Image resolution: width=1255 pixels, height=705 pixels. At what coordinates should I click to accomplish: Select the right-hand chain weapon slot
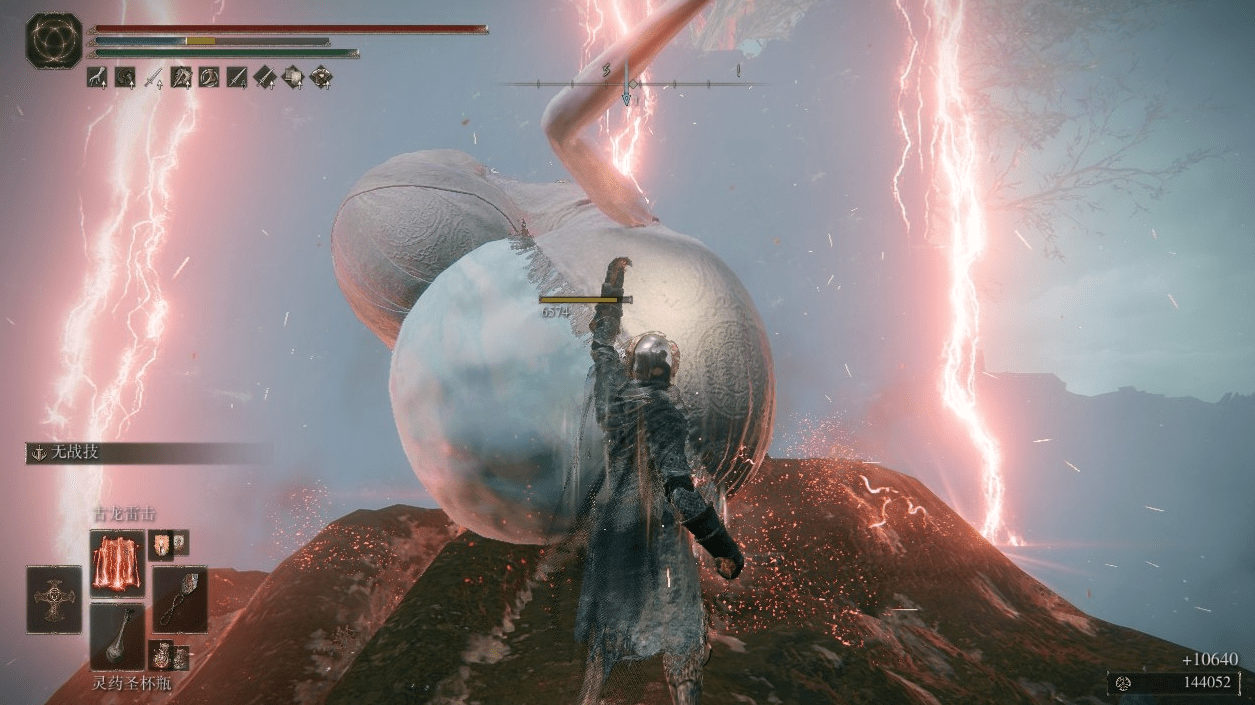[180, 599]
